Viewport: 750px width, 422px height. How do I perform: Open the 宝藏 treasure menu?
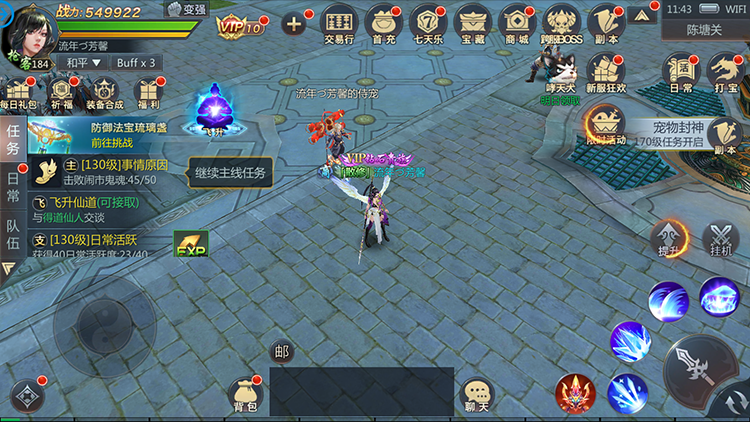(473, 24)
